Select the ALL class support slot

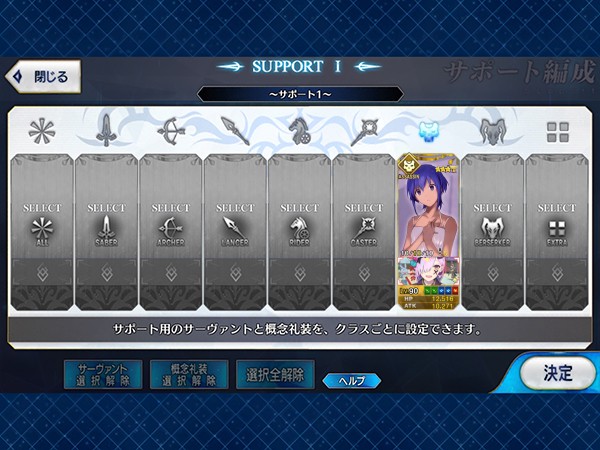click(42, 230)
